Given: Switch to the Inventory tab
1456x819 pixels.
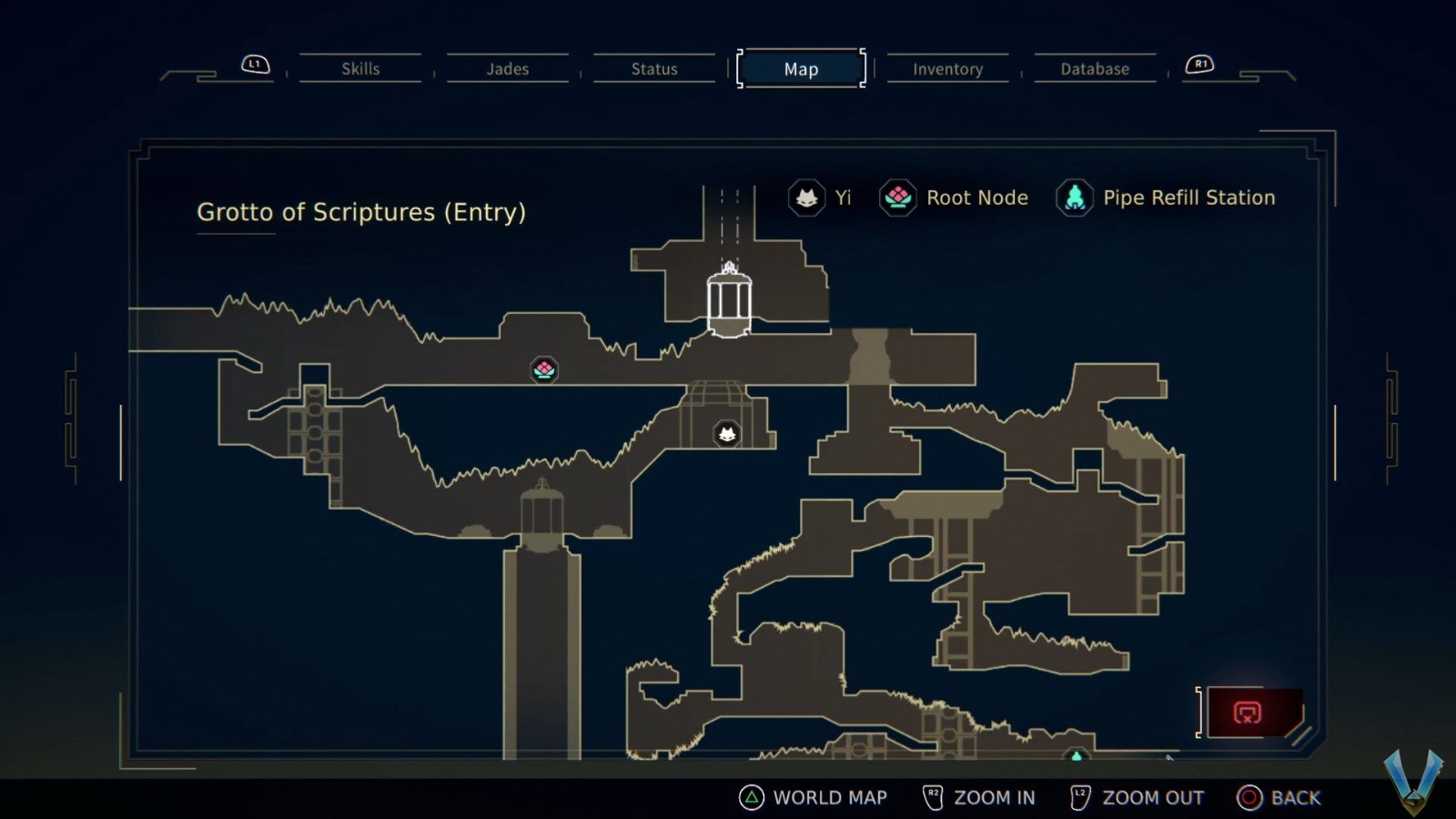Looking at the screenshot, I should 947,68.
